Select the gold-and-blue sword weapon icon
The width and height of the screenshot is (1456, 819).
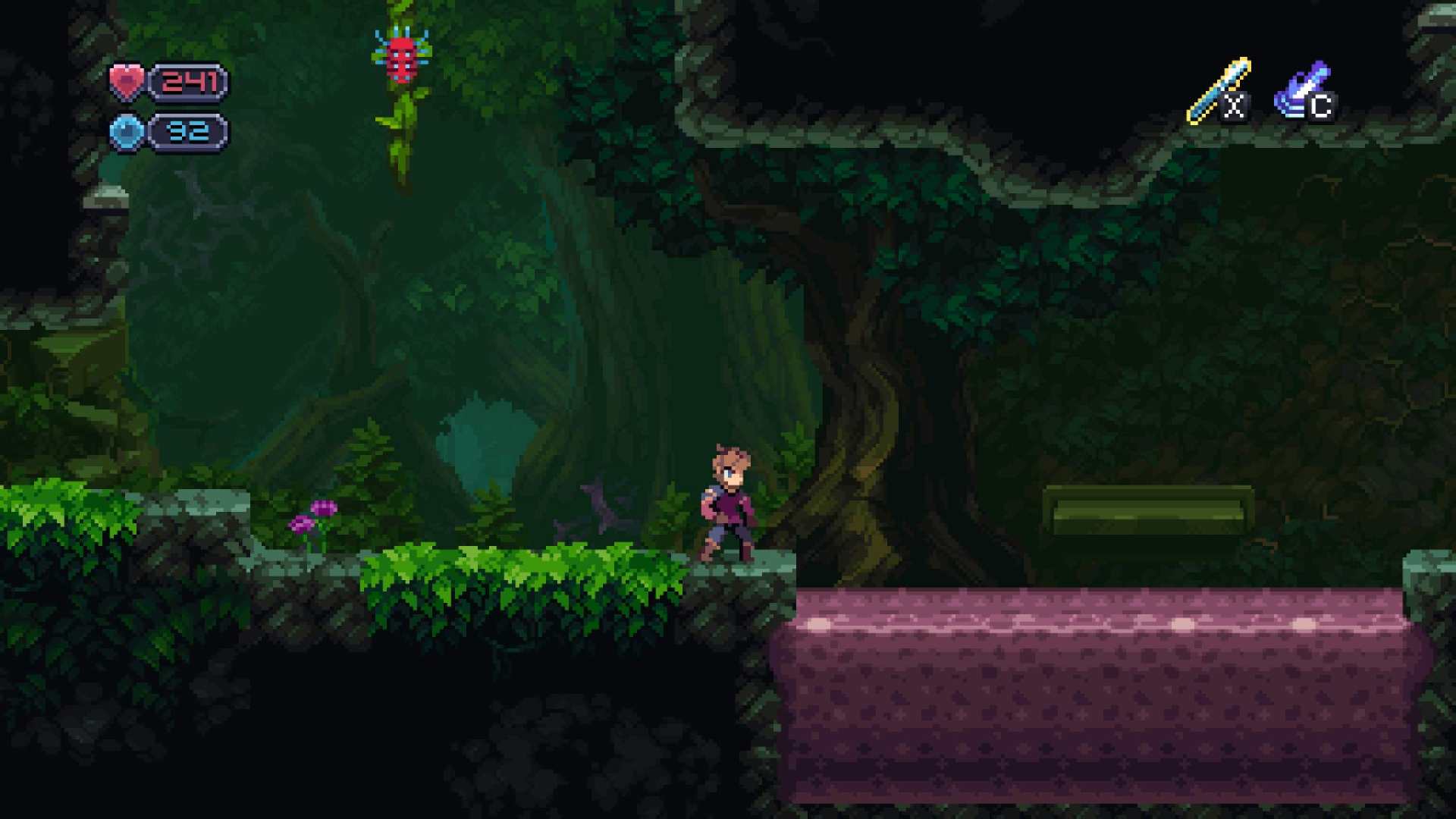point(1218,90)
